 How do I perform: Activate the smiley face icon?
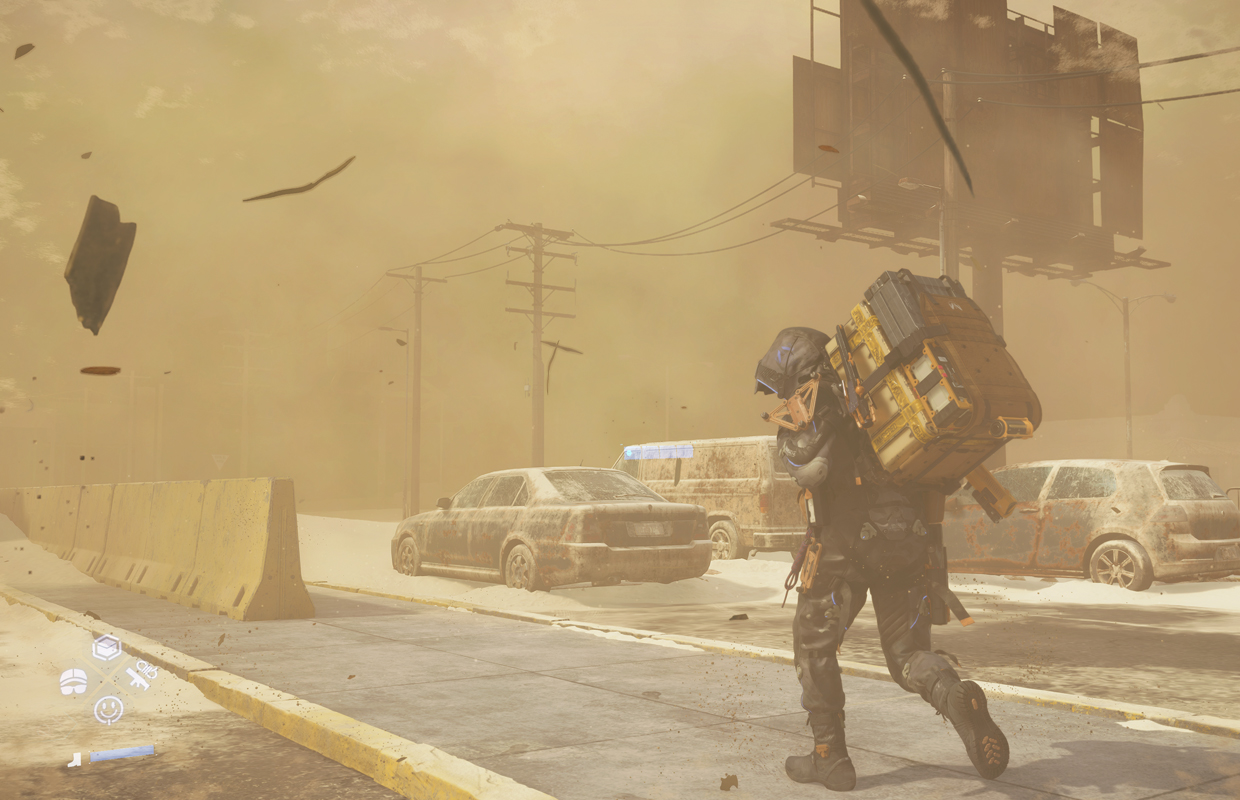[x=108, y=709]
